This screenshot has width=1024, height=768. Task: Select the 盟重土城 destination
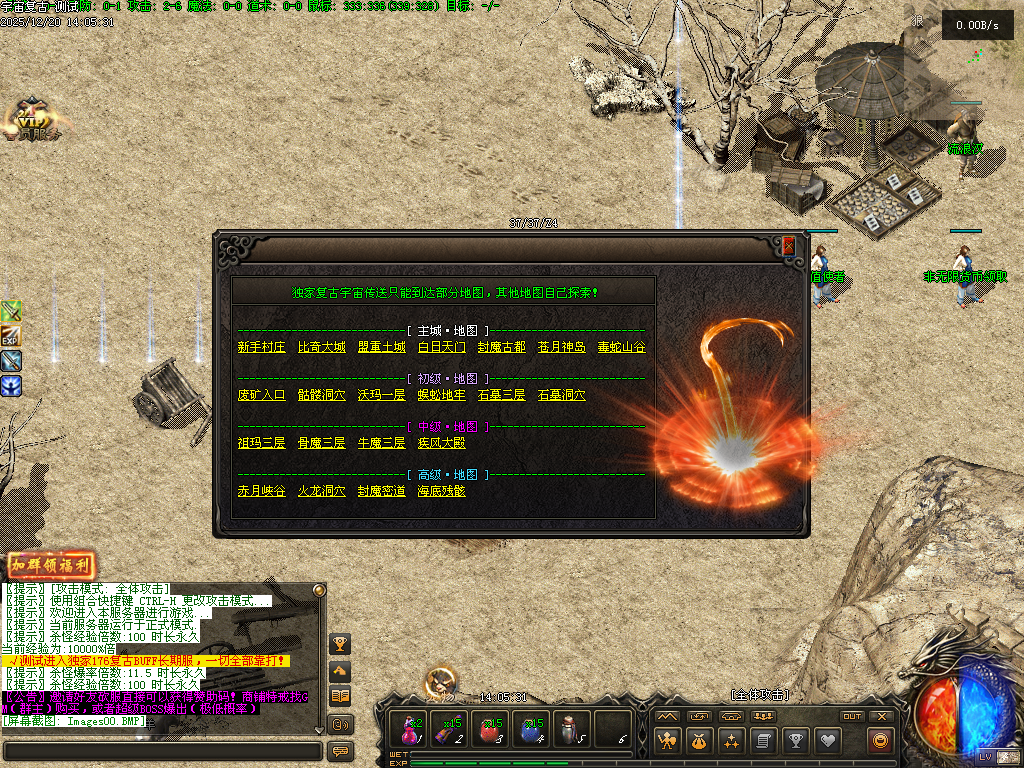tap(381, 348)
